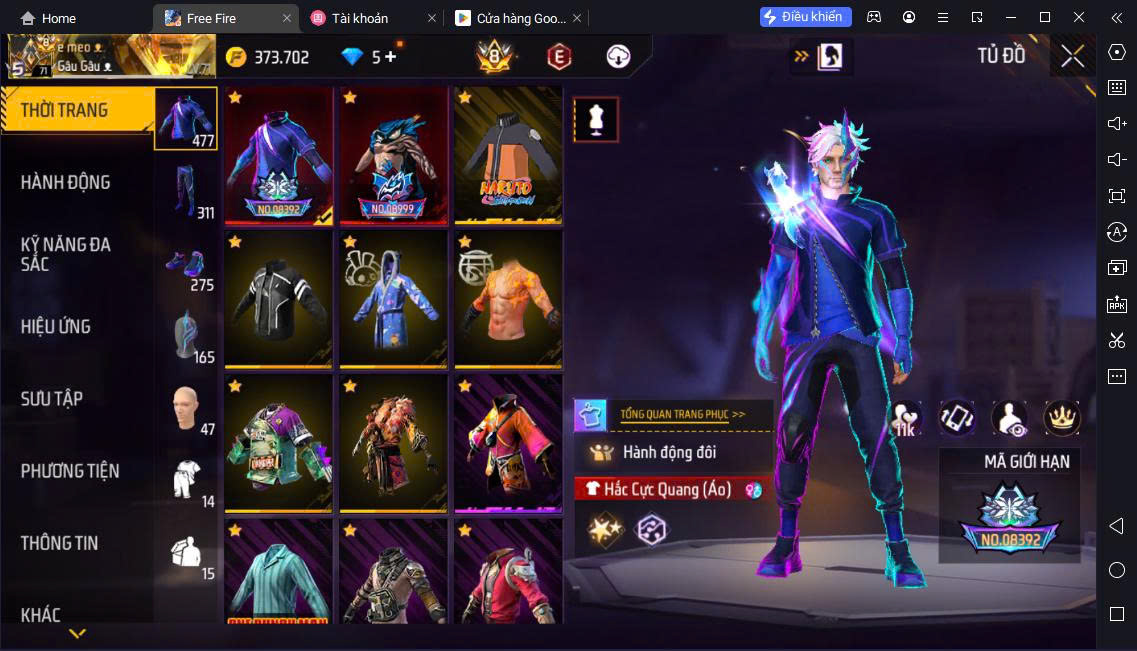This screenshot has height=651, width=1137.
Task: Click the crown icon beside the character
Action: [1061, 418]
